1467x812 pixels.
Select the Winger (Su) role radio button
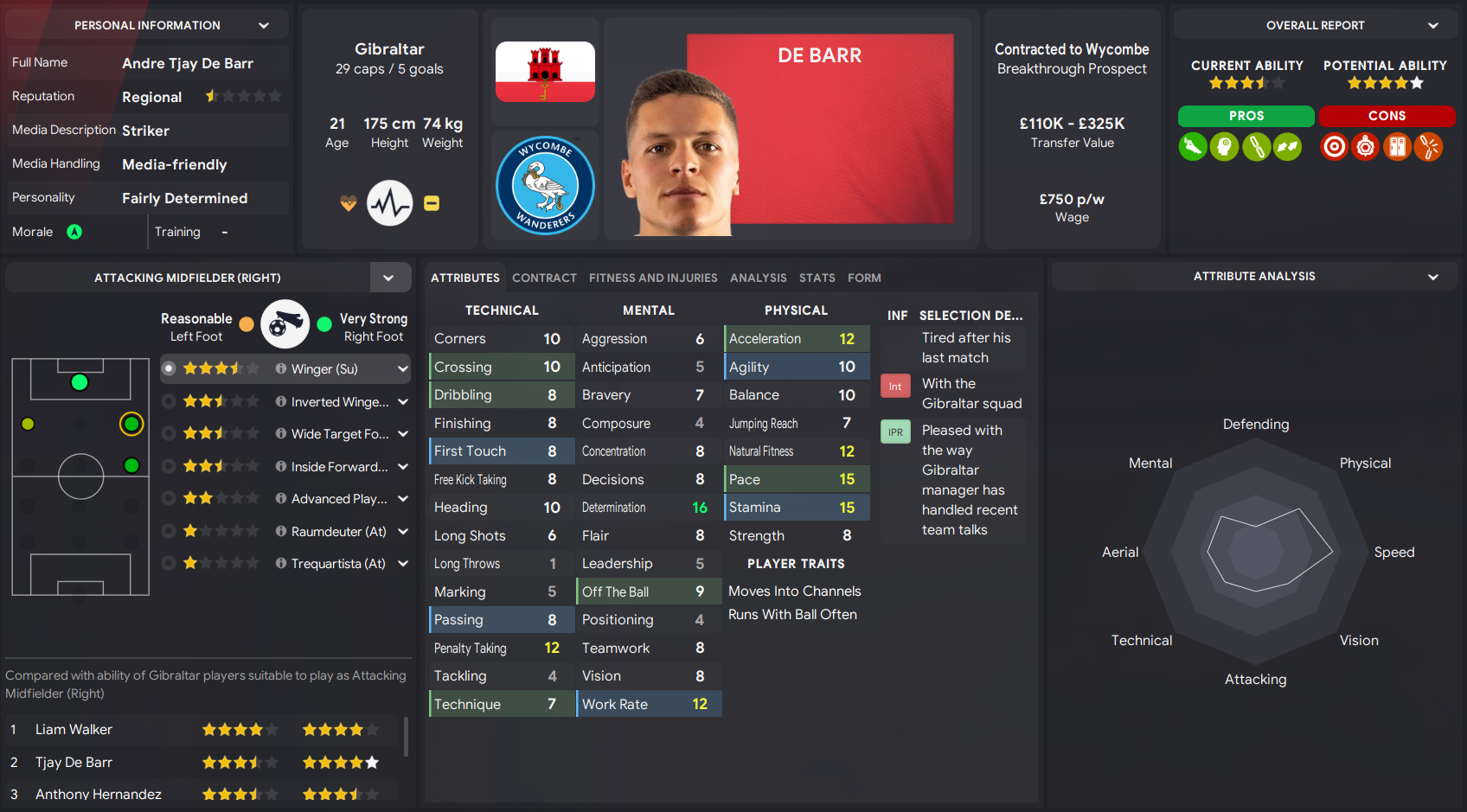170,368
